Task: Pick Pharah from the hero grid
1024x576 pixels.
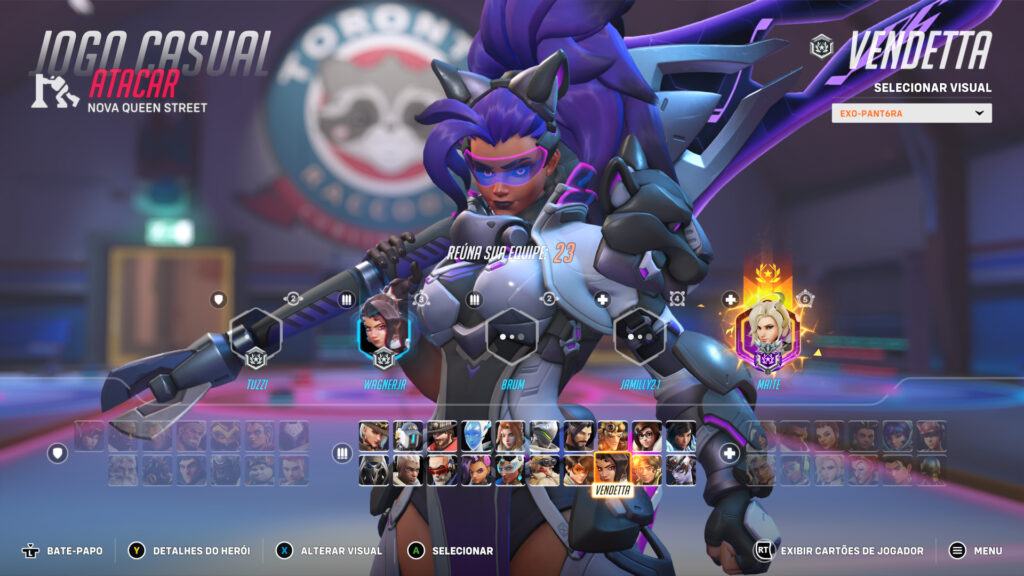Action: coord(680,435)
